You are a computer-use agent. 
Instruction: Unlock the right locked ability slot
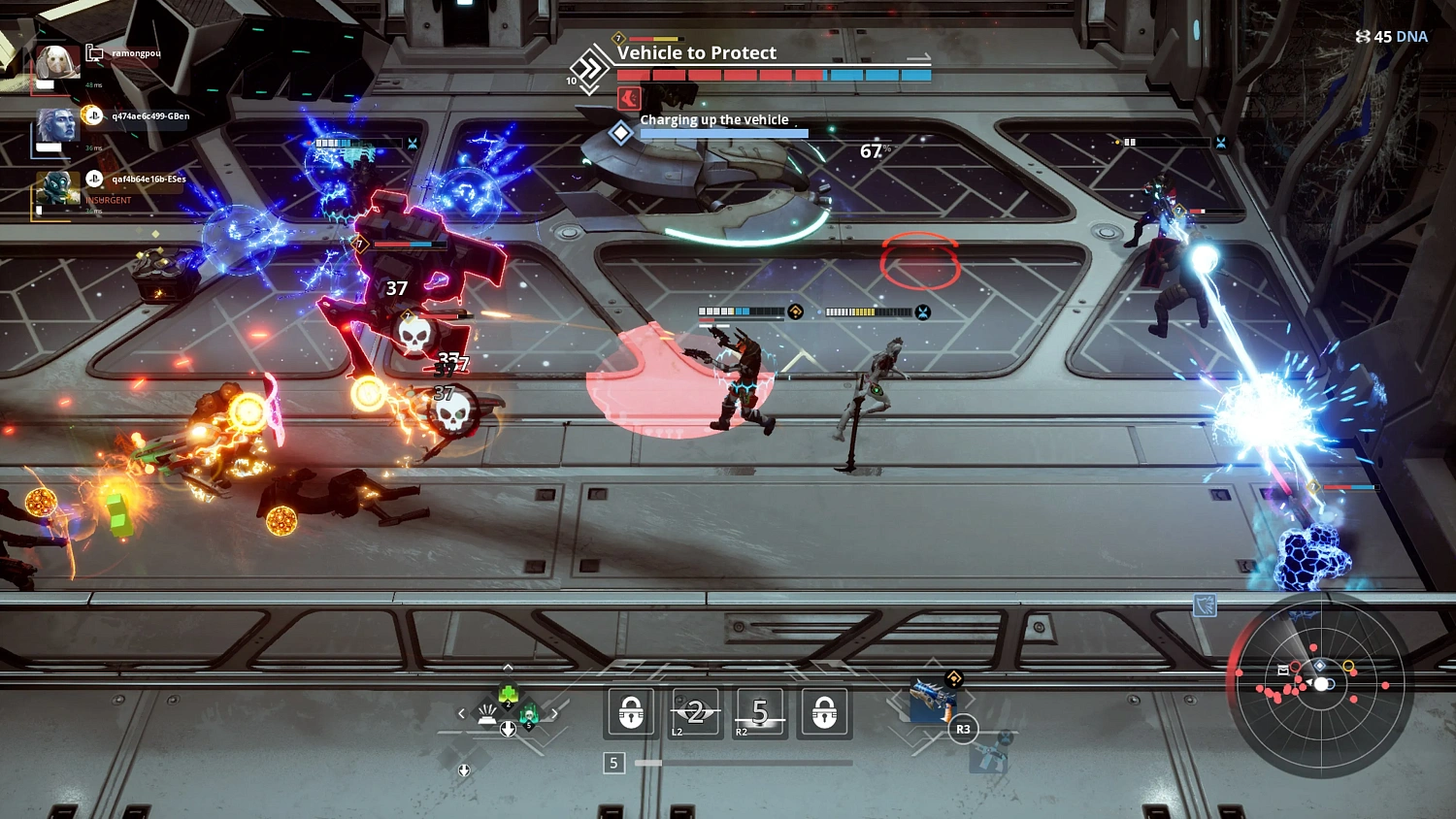coord(824,712)
